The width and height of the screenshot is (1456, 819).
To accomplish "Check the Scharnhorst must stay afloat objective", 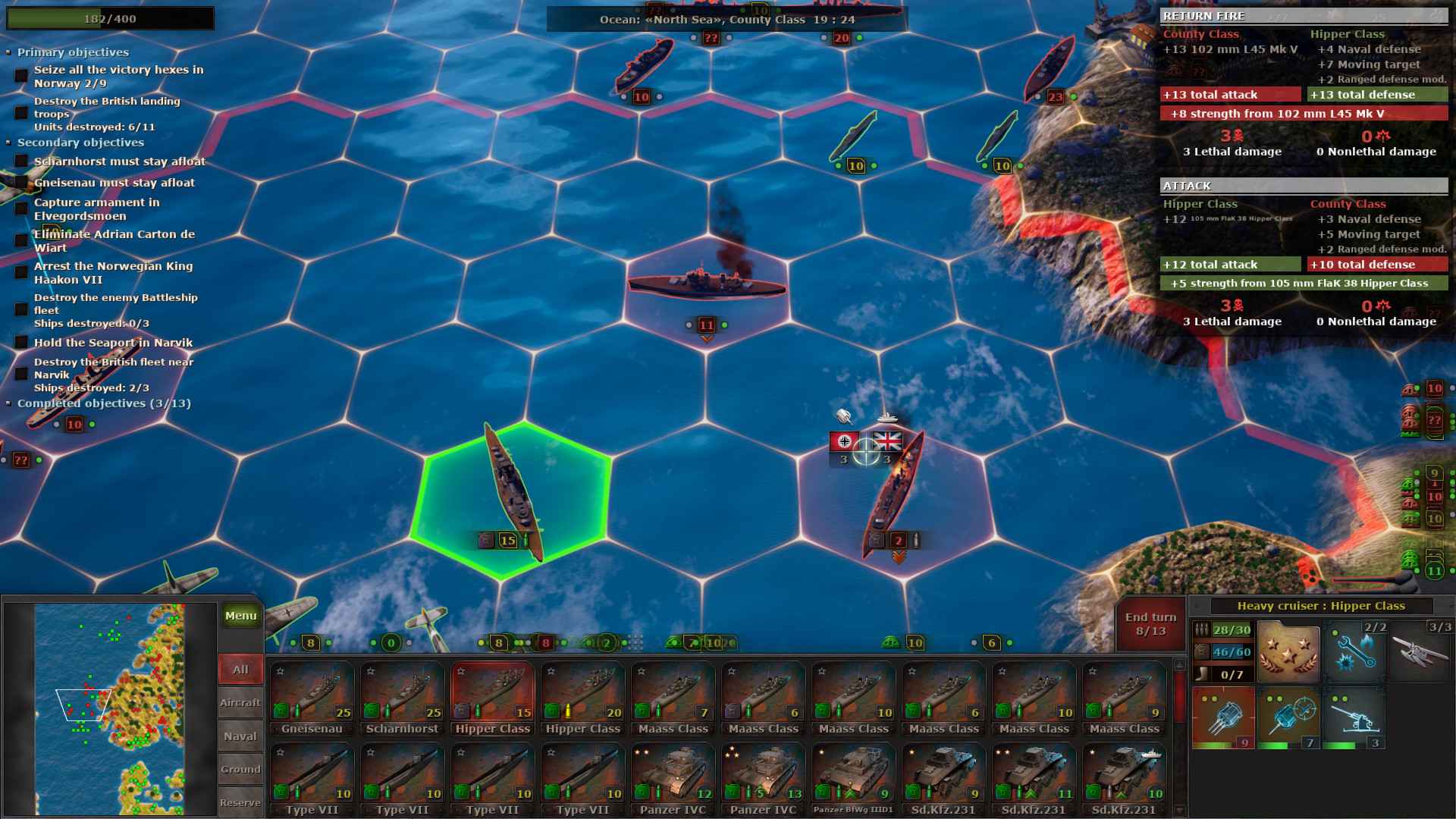I will pyautogui.click(x=20, y=162).
